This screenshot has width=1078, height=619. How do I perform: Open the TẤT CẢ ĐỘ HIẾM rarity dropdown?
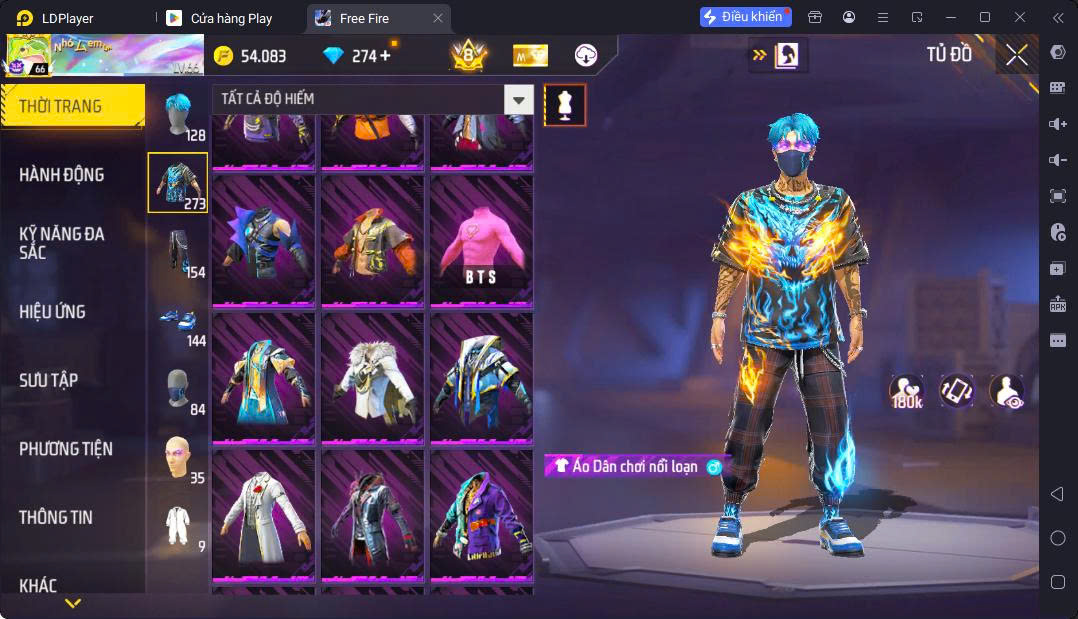[x=518, y=99]
